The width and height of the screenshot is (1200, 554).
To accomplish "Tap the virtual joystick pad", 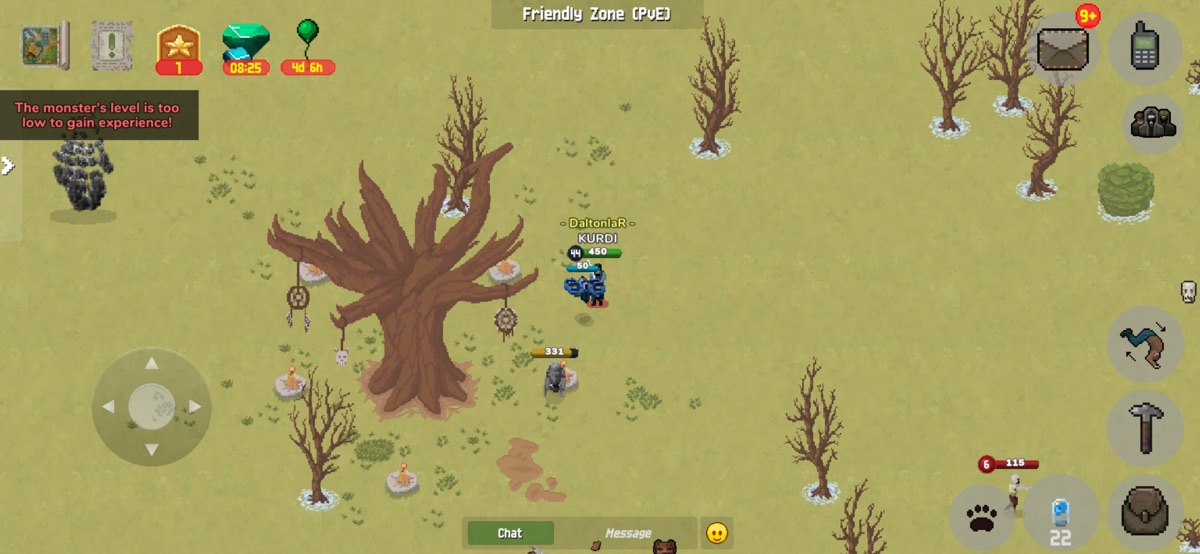I will (151, 406).
